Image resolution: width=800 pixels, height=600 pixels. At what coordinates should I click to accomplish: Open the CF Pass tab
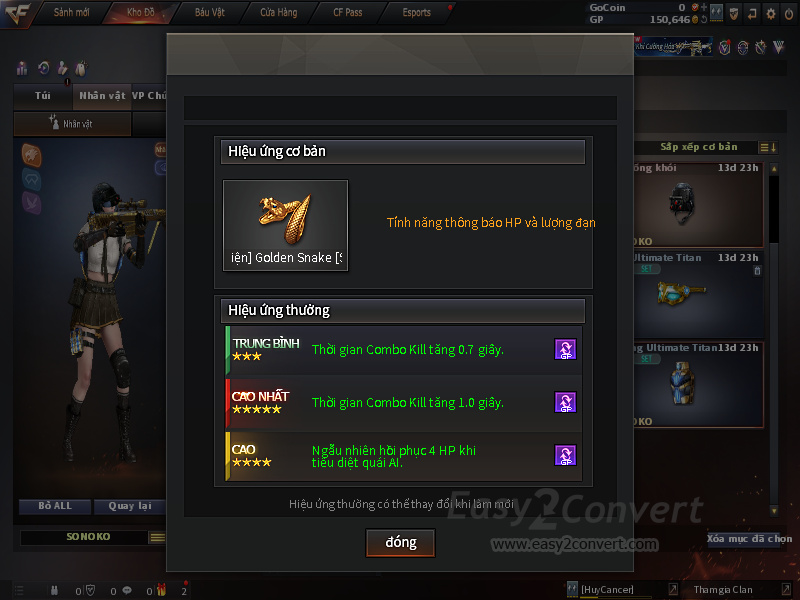click(347, 12)
